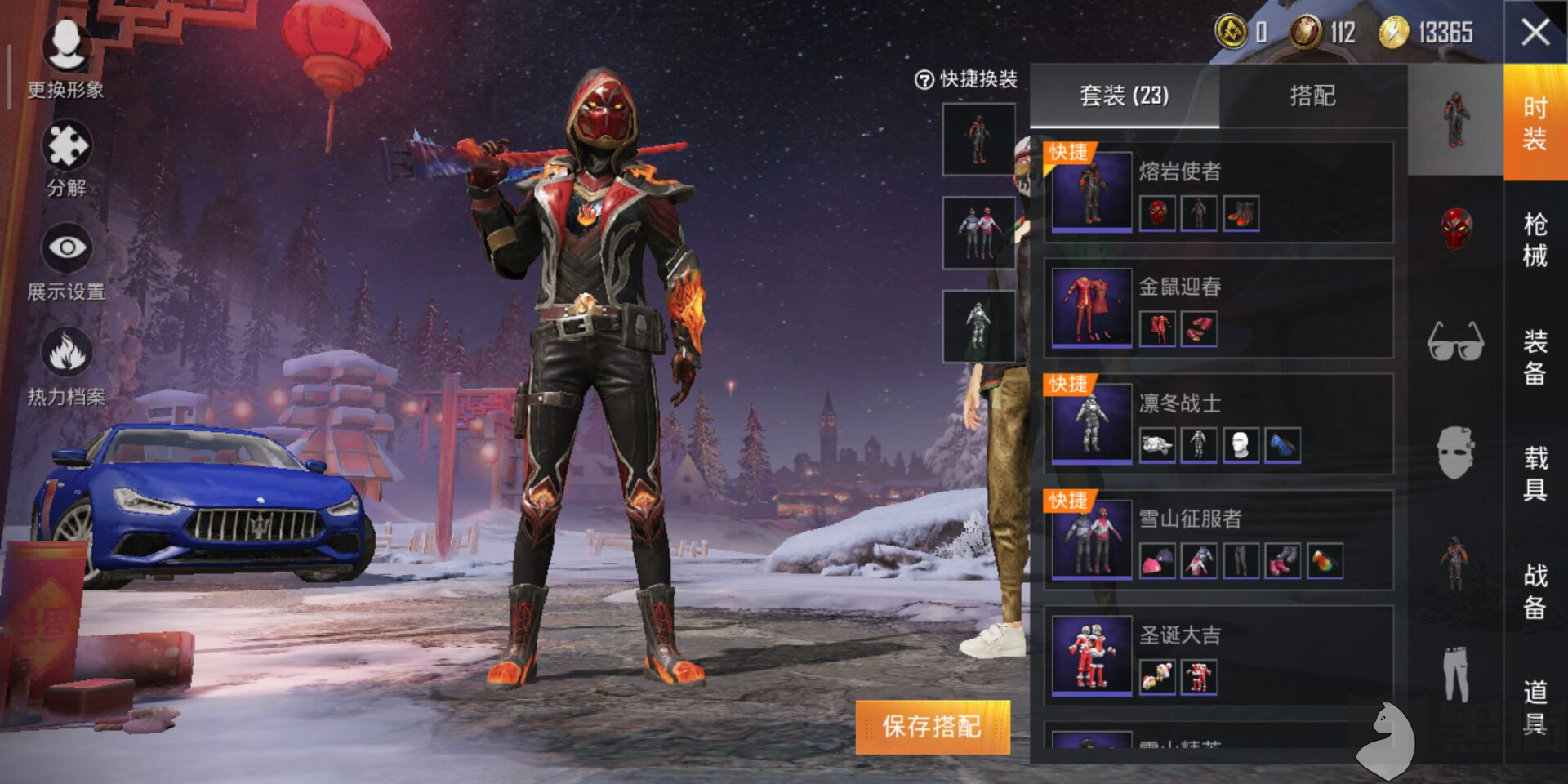Viewport: 1568px width, 784px height.
Task: Open the 载具 vehicles category
Action: pos(1535,473)
